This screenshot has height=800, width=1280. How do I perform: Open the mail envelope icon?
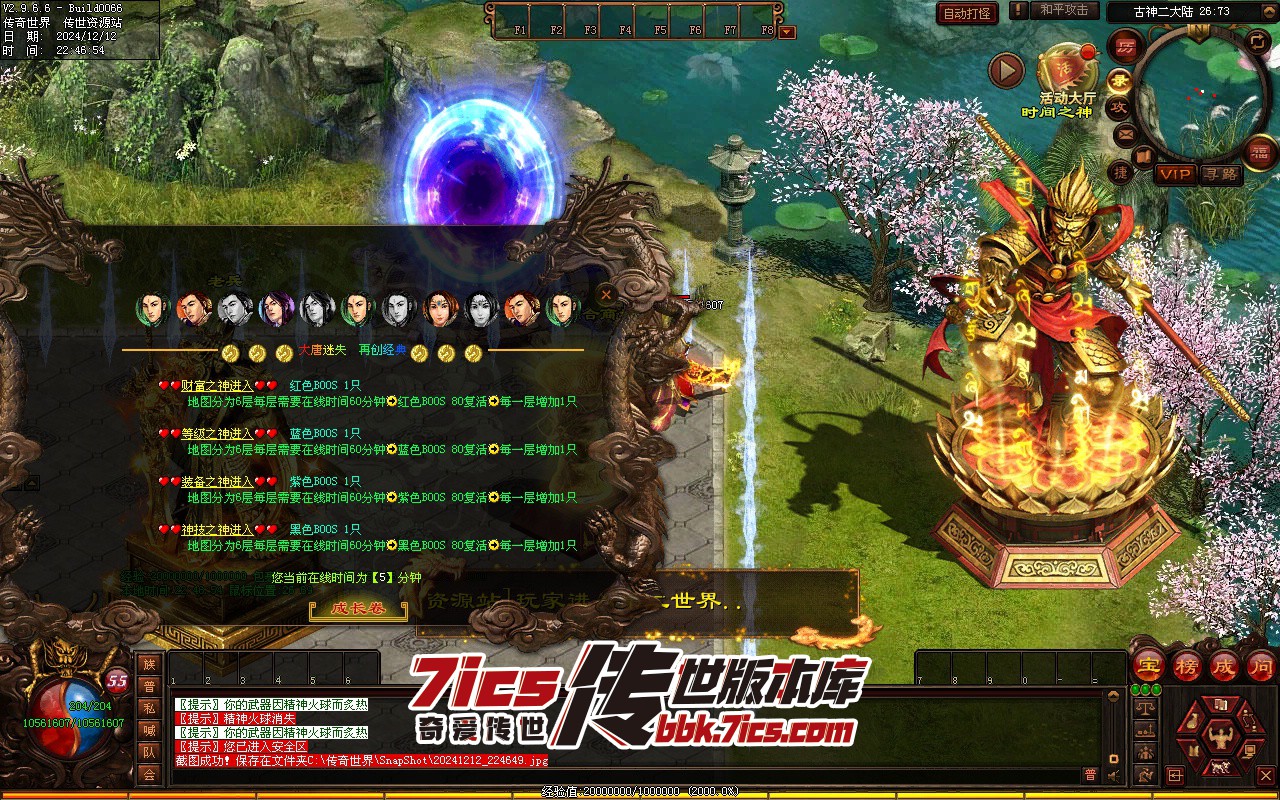(x=1126, y=133)
